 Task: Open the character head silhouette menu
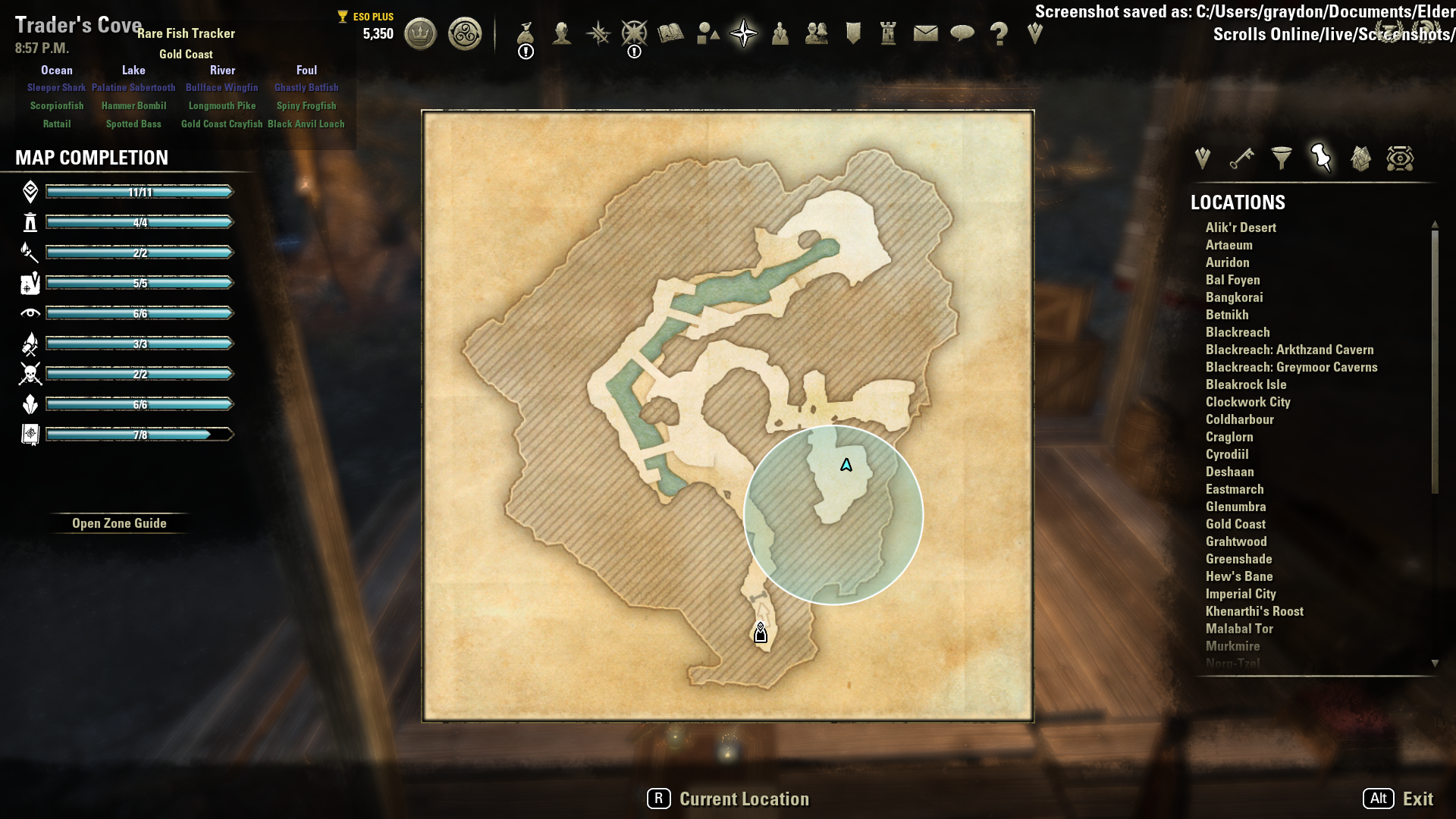coord(562,33)
